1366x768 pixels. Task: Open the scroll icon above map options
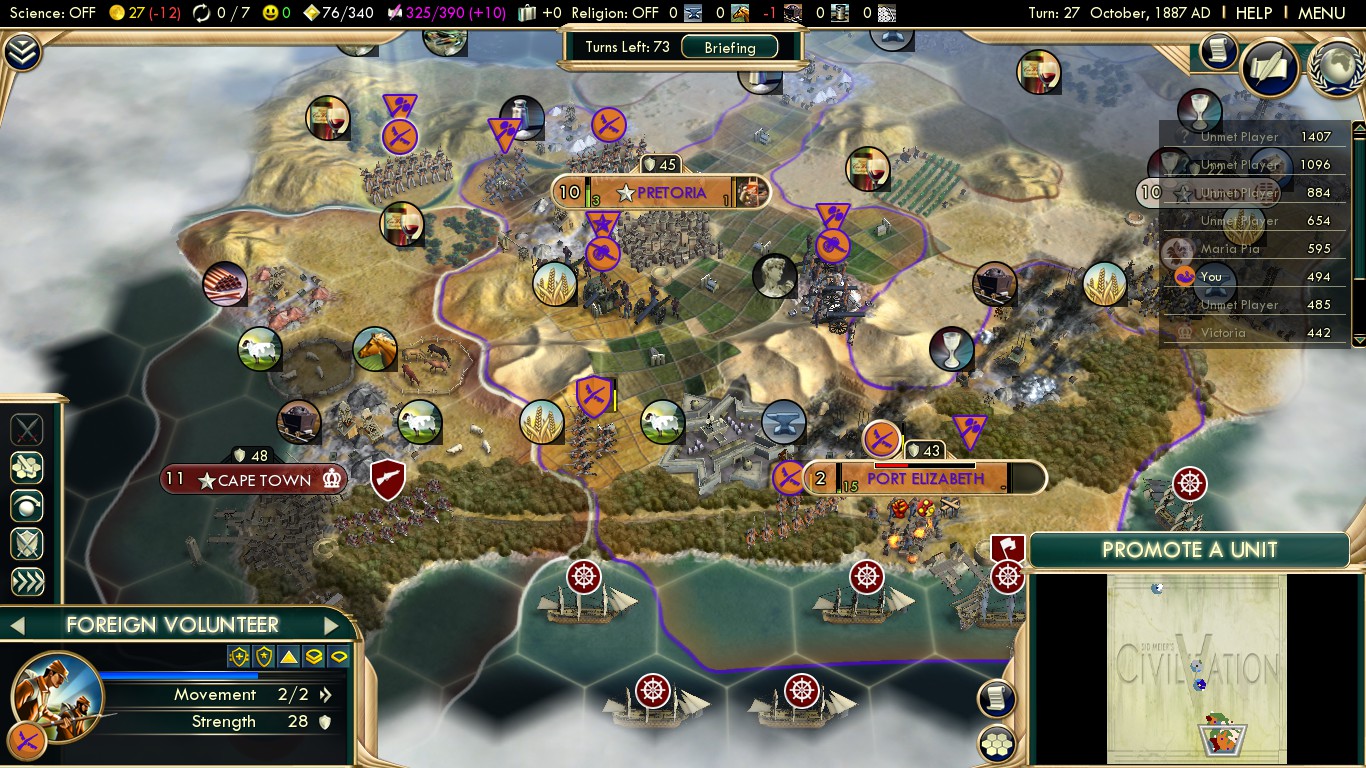coord(997,698)
